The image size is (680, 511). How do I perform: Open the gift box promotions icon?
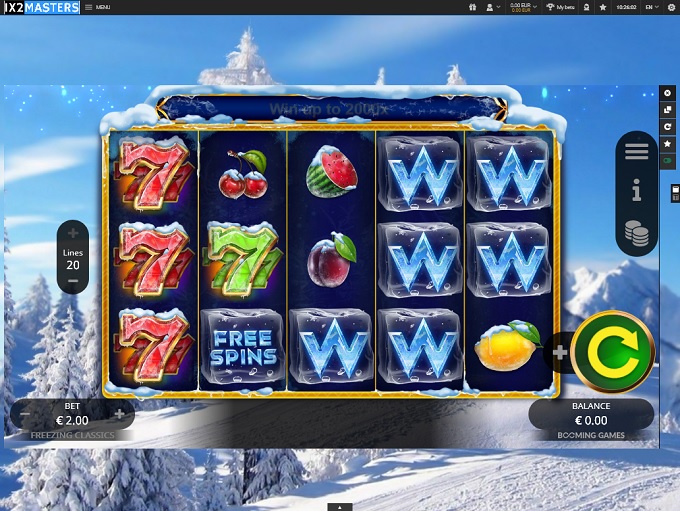(x=472, y=7)
